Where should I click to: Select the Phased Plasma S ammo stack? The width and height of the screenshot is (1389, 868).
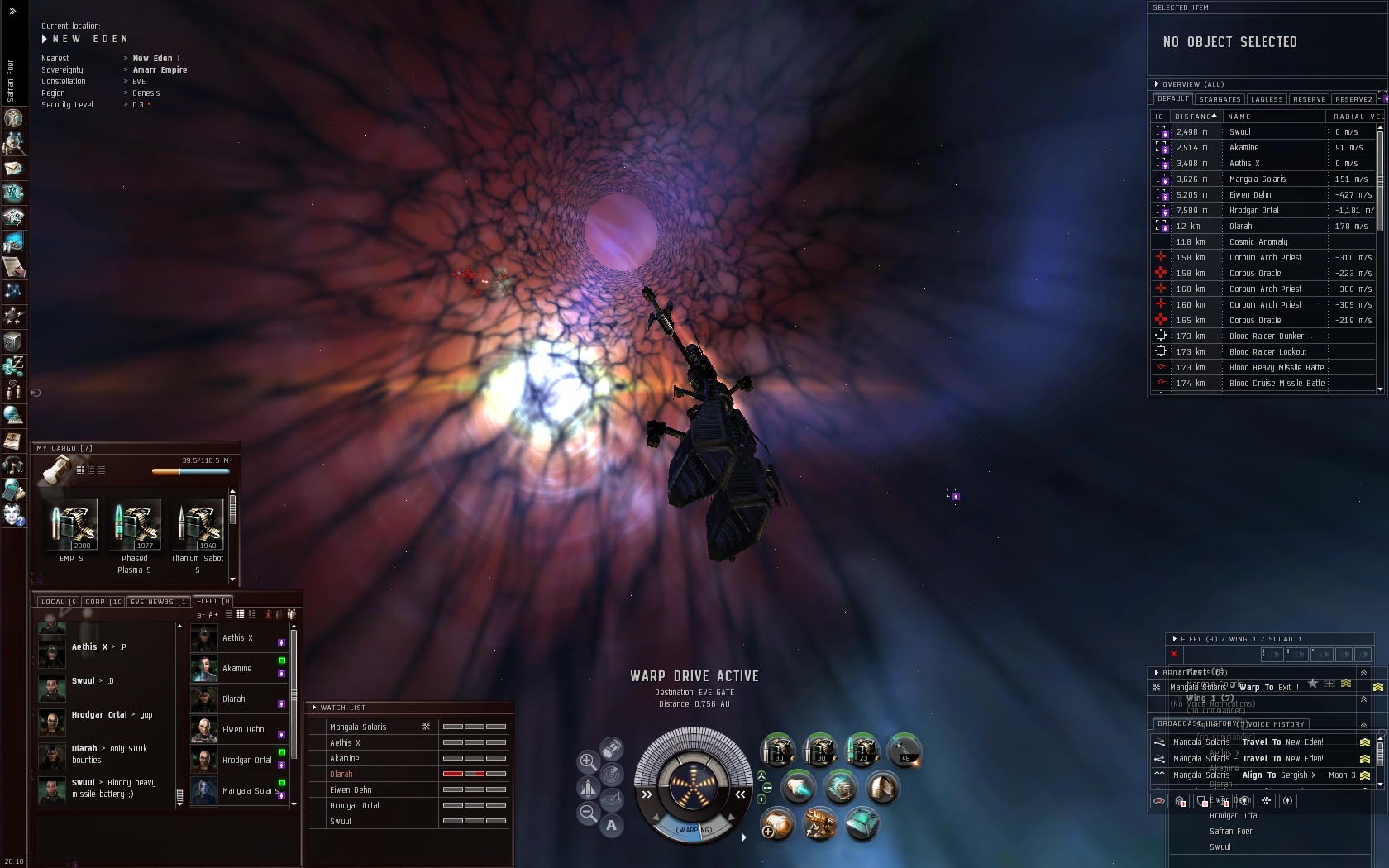[135, 526]
